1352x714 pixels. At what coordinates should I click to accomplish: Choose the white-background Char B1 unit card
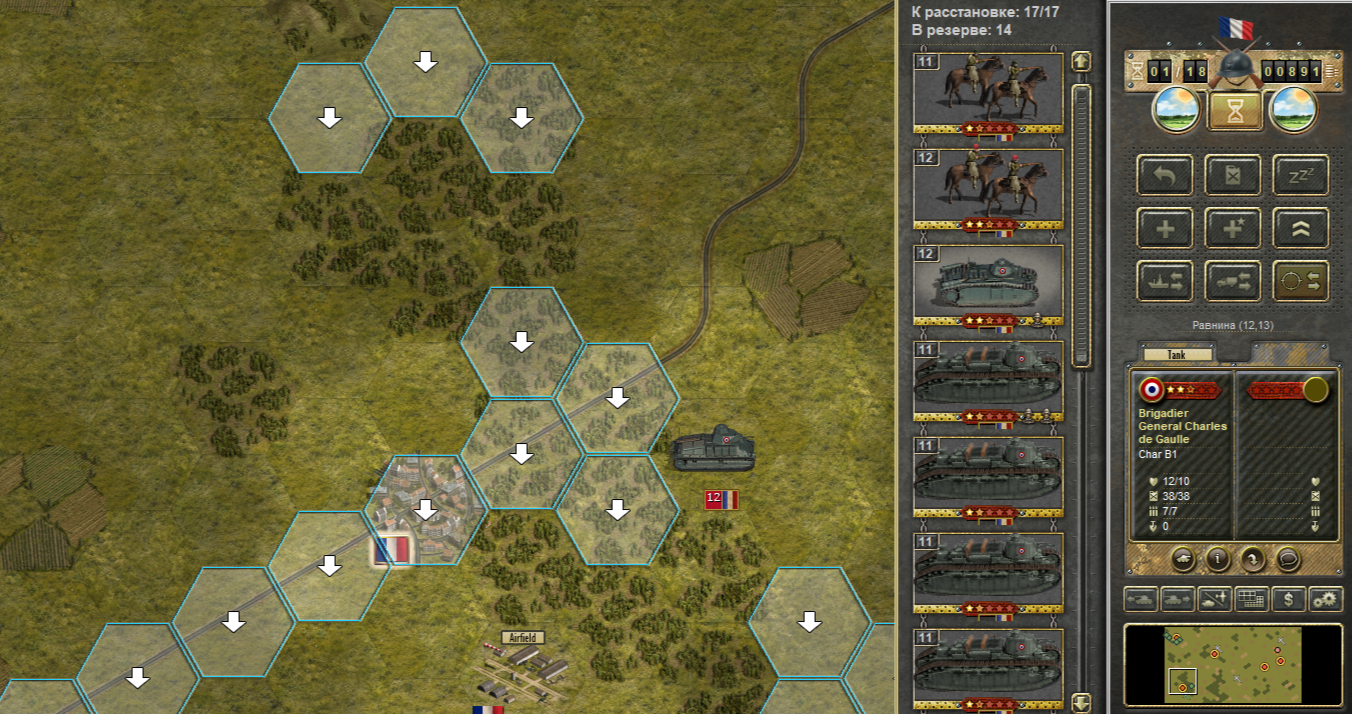pos(988,283)
